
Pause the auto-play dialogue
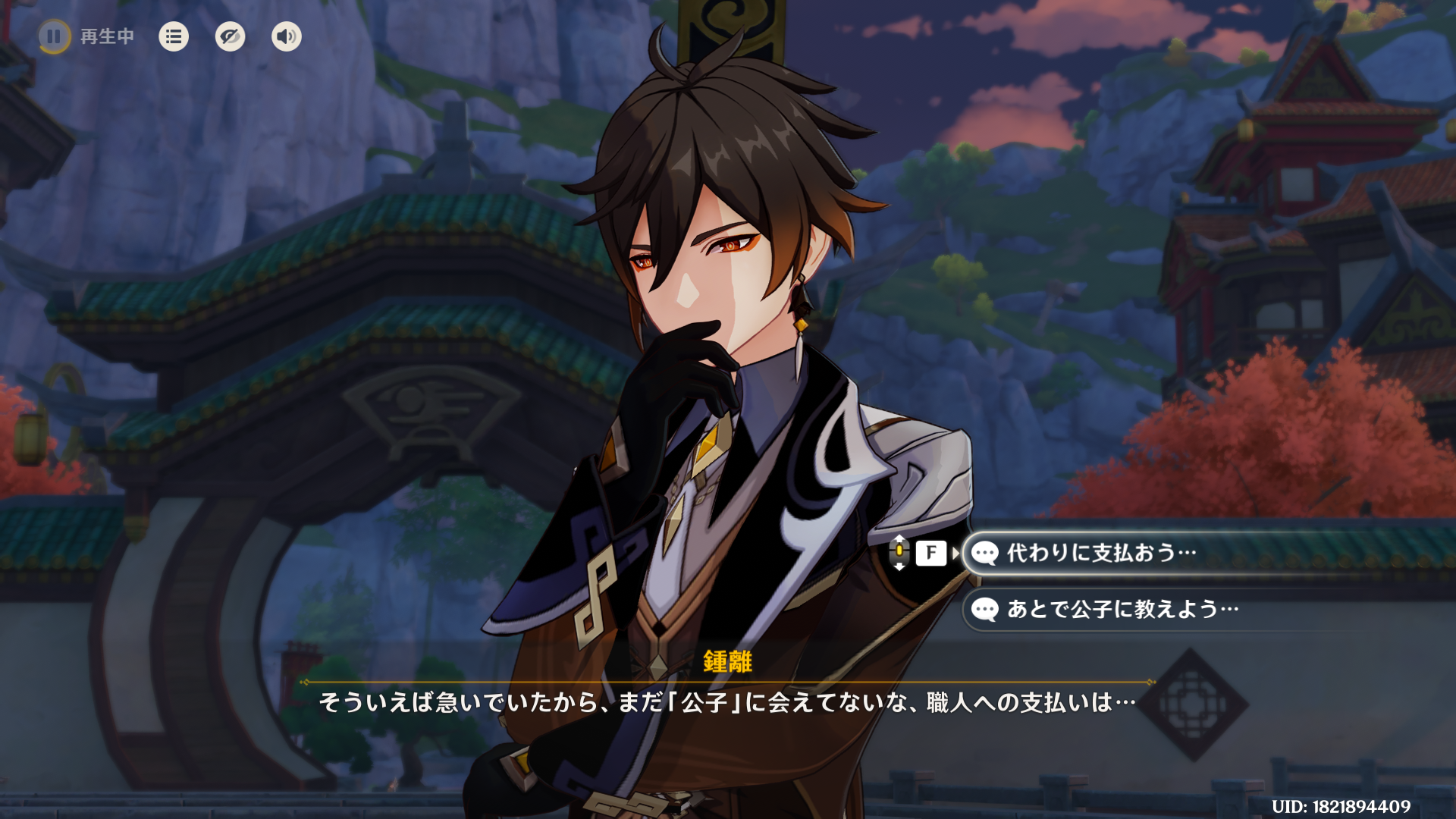[54, 36]
